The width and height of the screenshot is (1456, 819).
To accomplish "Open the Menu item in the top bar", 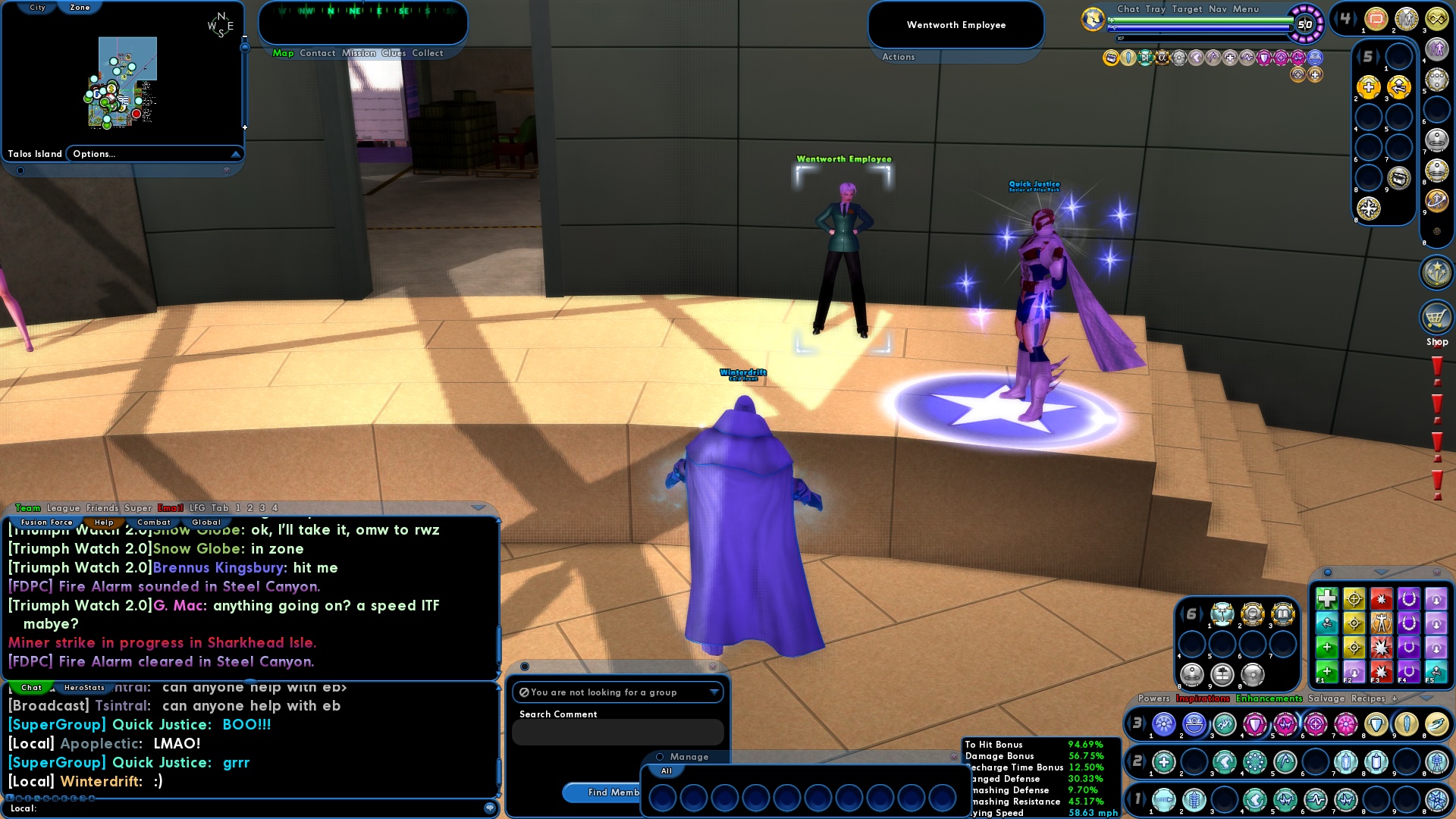I will 1247,9.
